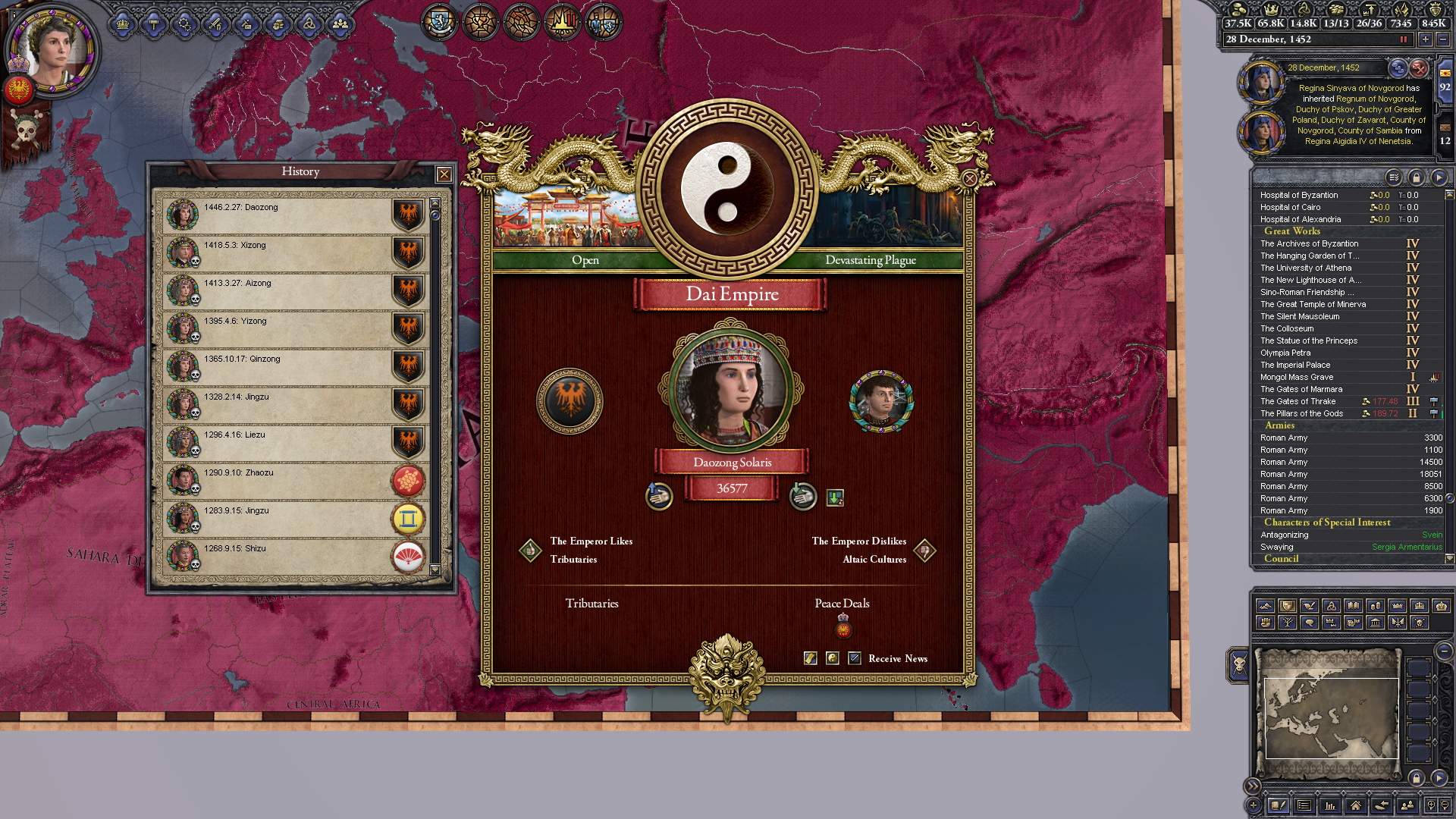Decrease game speed with minus button
Image resolution: width=1456 pixels, height=819 pixels.
[x=1443, y=39]
